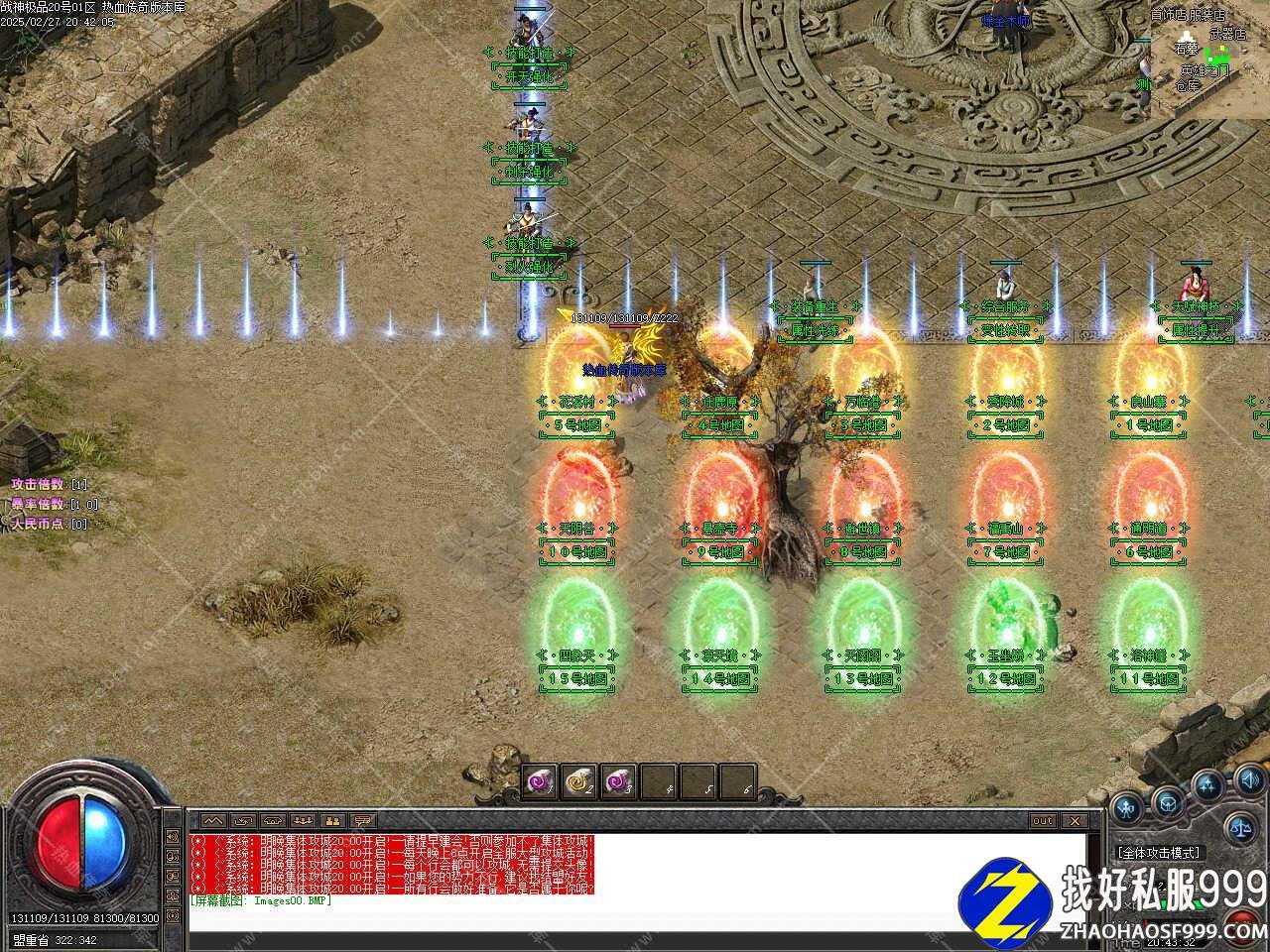This screenshot has width=1270, height=952.
Task: Use the yellow scroll in hotbar slot 2
Action: (x=578, y=782)
